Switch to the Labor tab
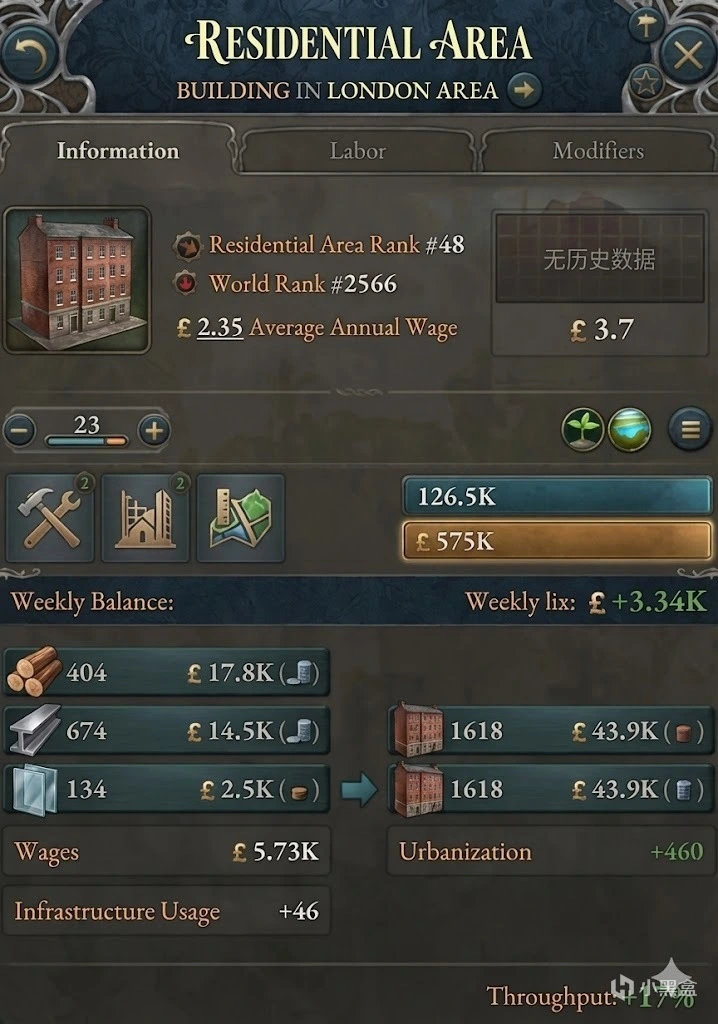 357,151
